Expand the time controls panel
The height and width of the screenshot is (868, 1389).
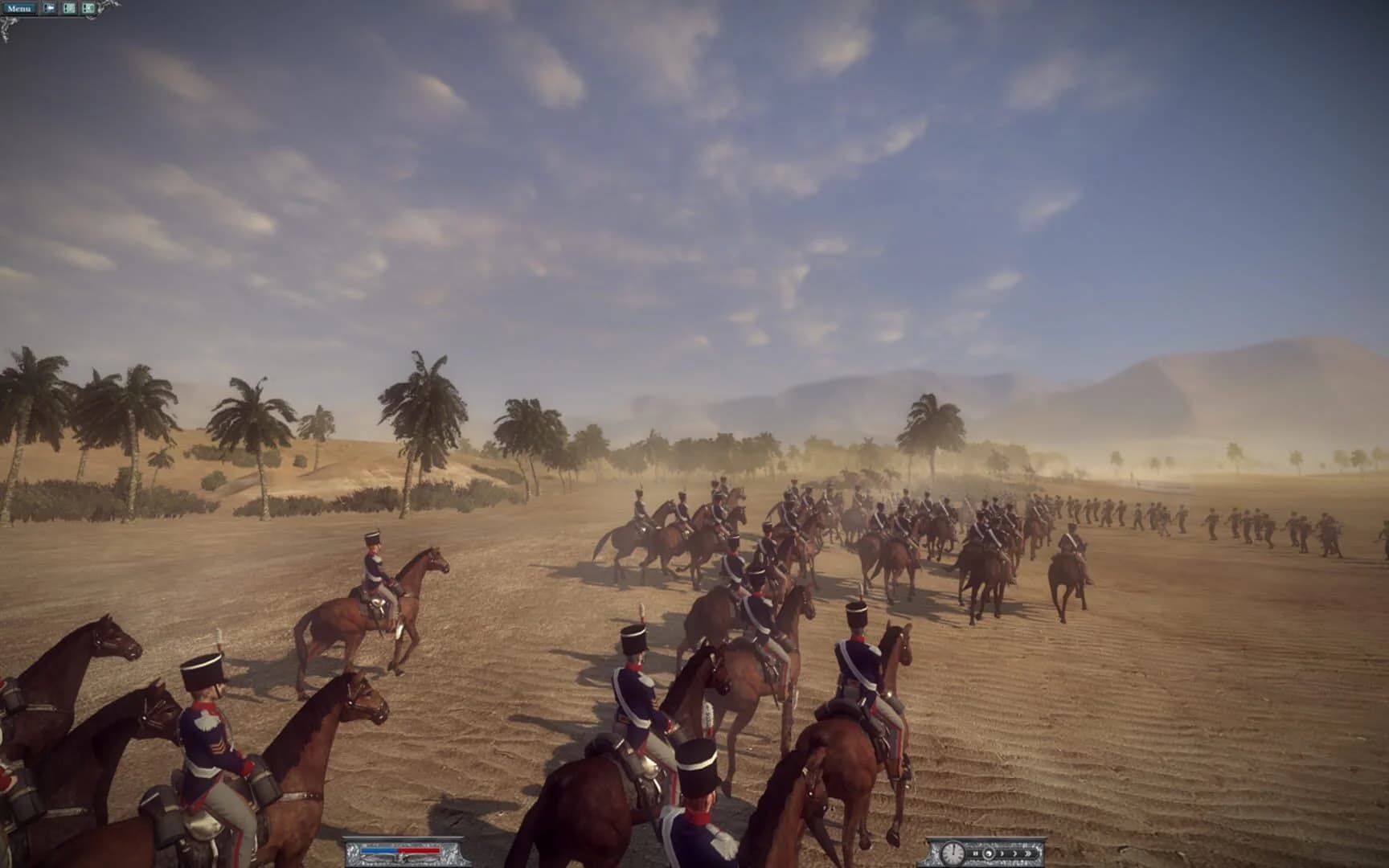pos(987,837)
